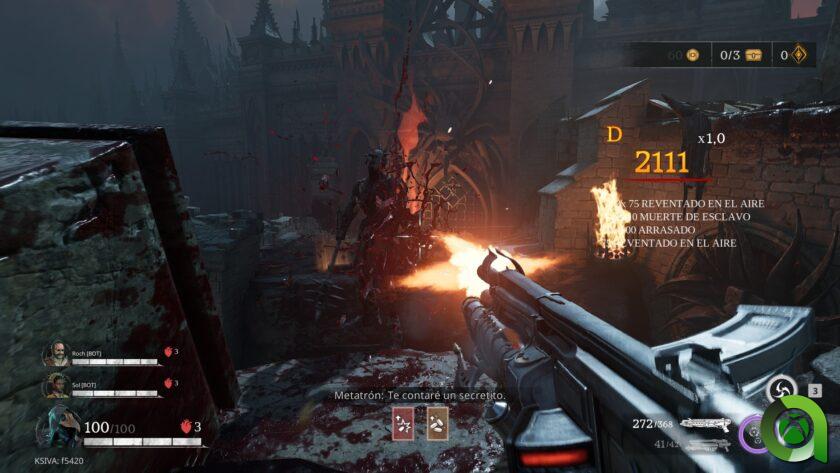840x473 pixels.
Task: Activate the purple-ringed ability icon
Action: (752, 434)
